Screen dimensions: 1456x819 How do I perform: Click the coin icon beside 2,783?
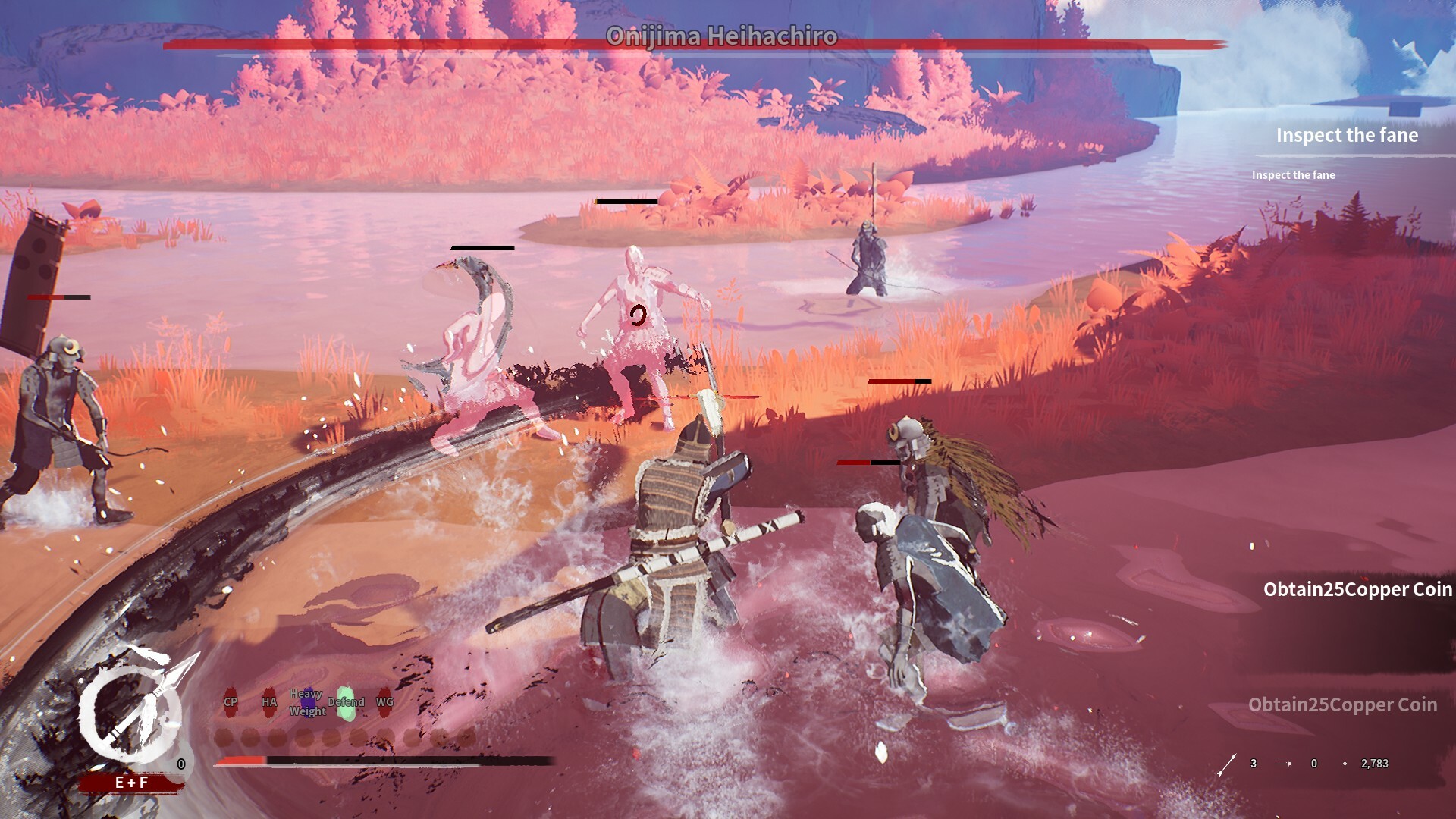tap(1345, 764)
